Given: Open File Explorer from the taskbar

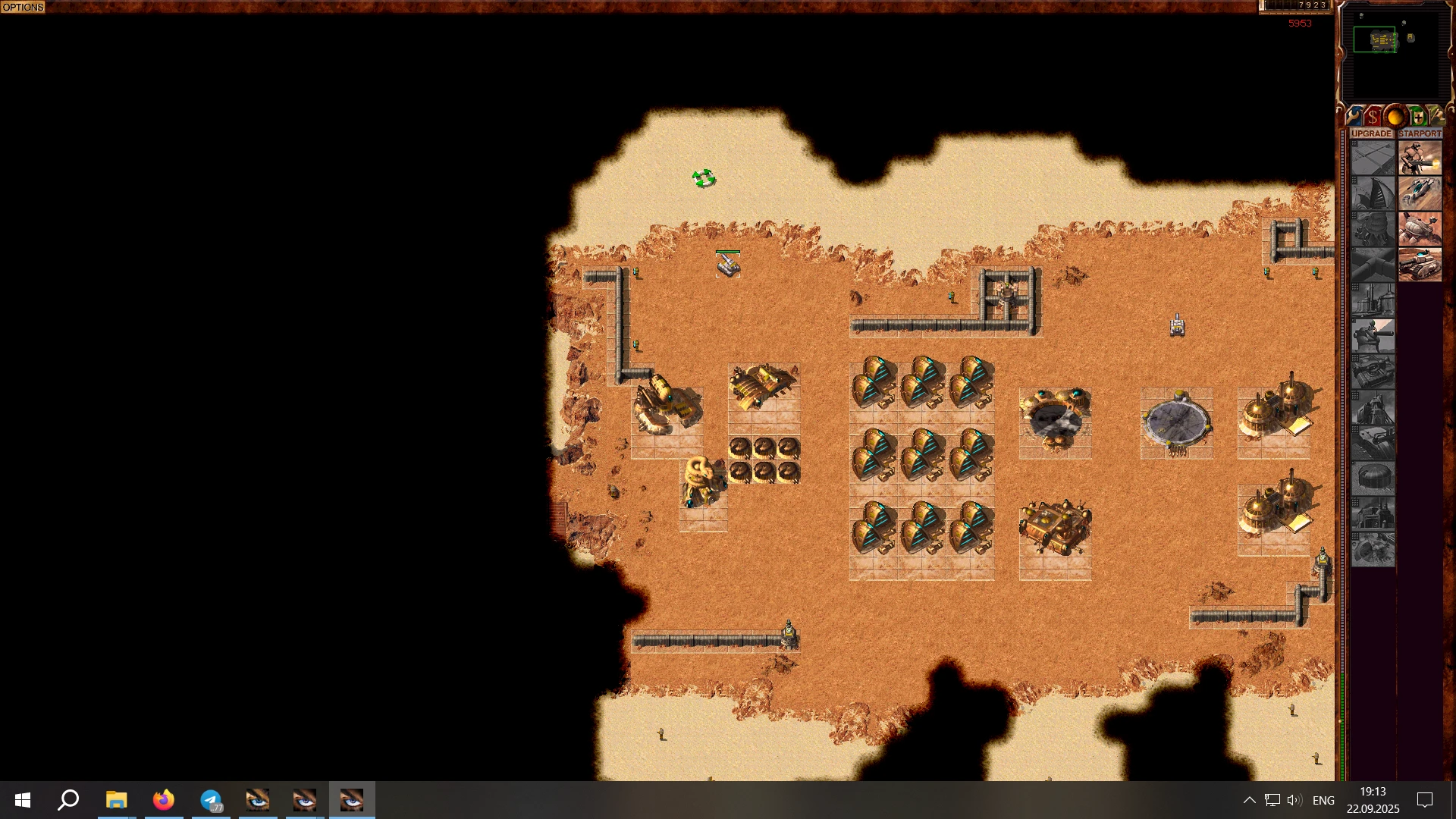Looking at the screenshot, I should point(116,800).
